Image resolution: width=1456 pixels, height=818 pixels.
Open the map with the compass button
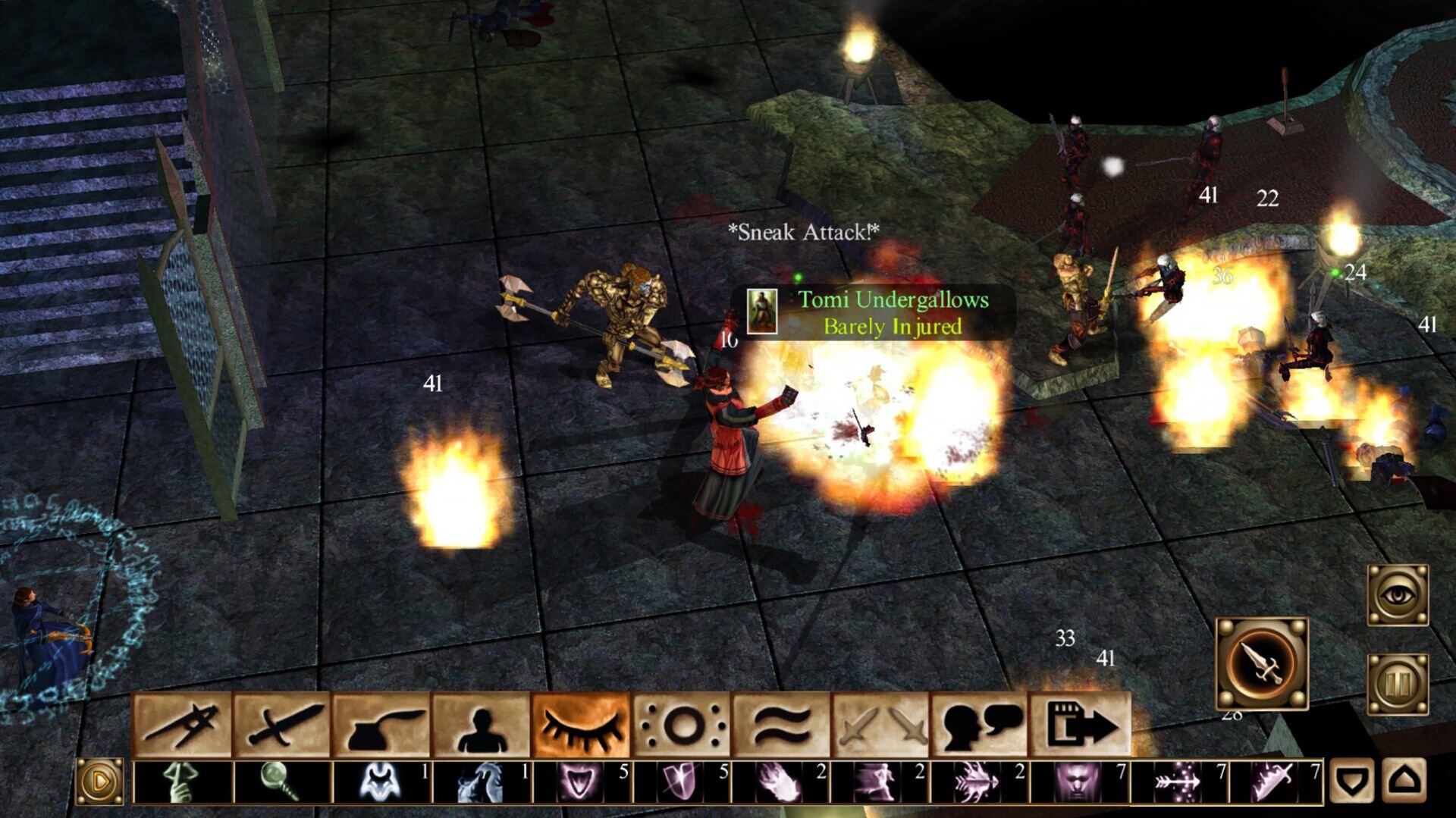point(182,725)
